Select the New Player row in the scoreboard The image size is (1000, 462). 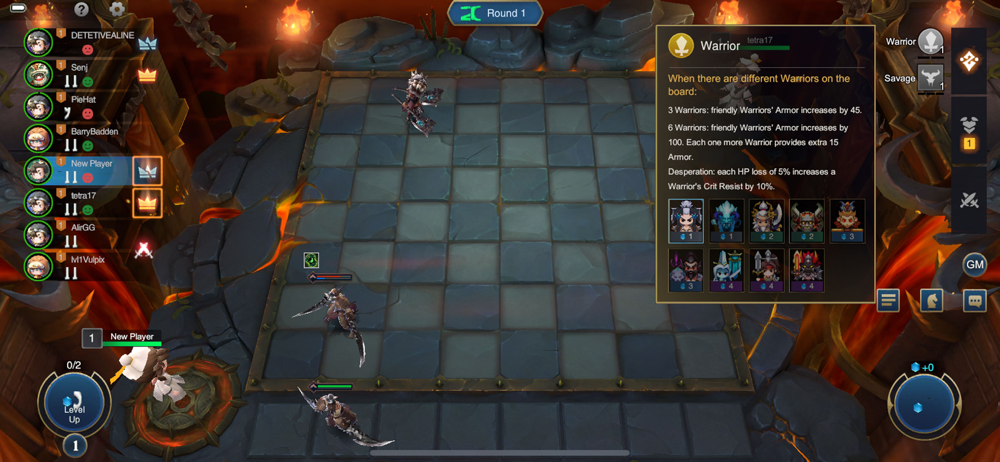click(80, 170)
